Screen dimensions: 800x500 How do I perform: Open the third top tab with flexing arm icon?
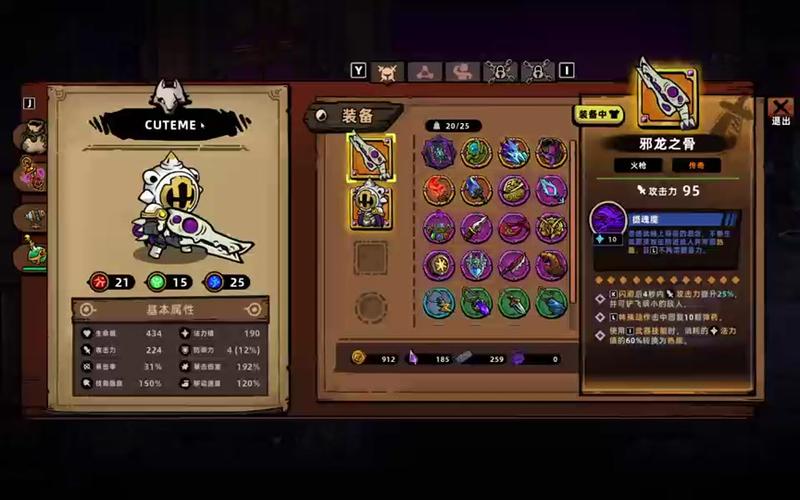462,71
